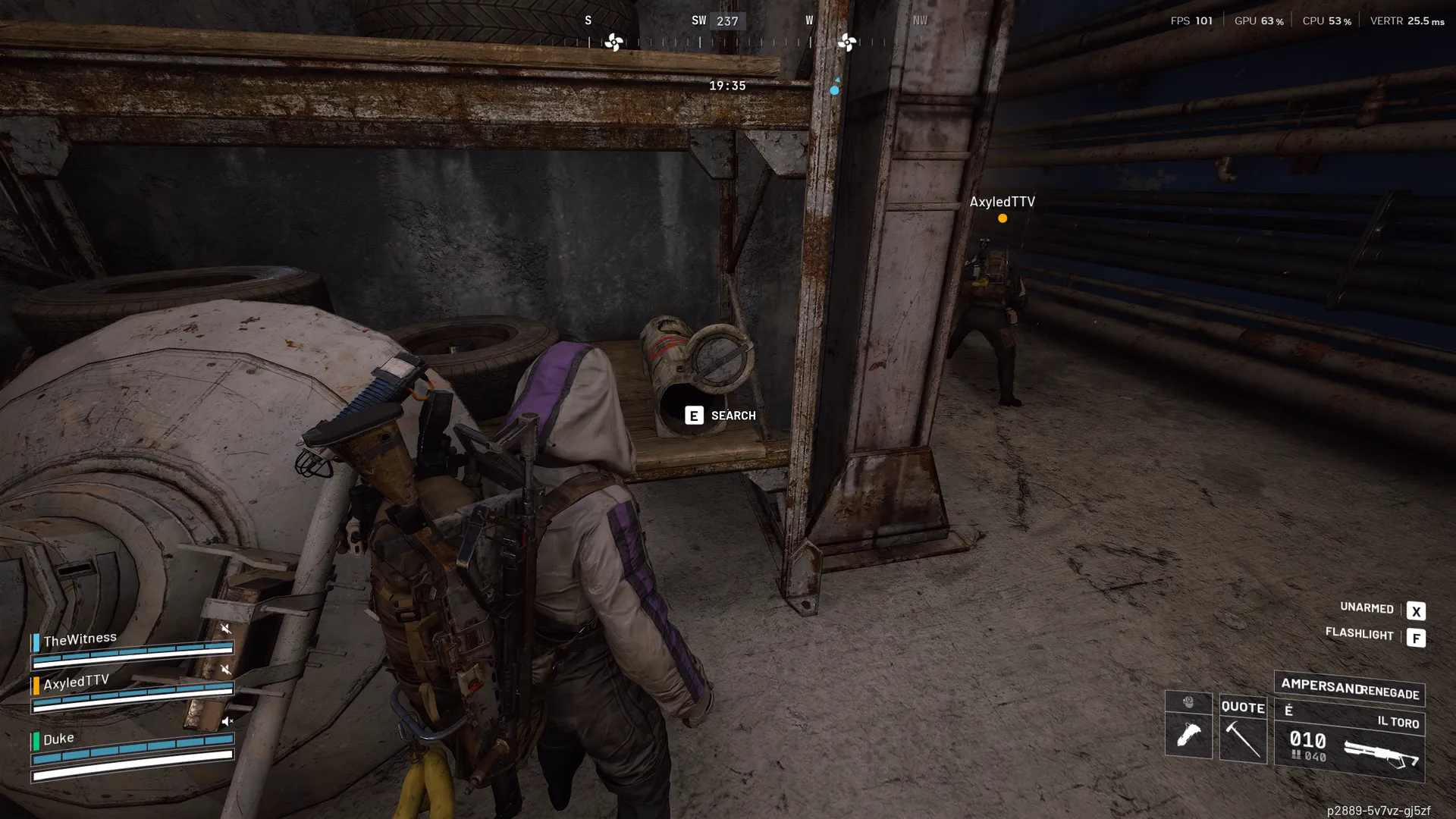The height and width of the screenshot is (819, 1456).
Task: Click the blue teammate ping below the compass
Action: click(834, 90)
